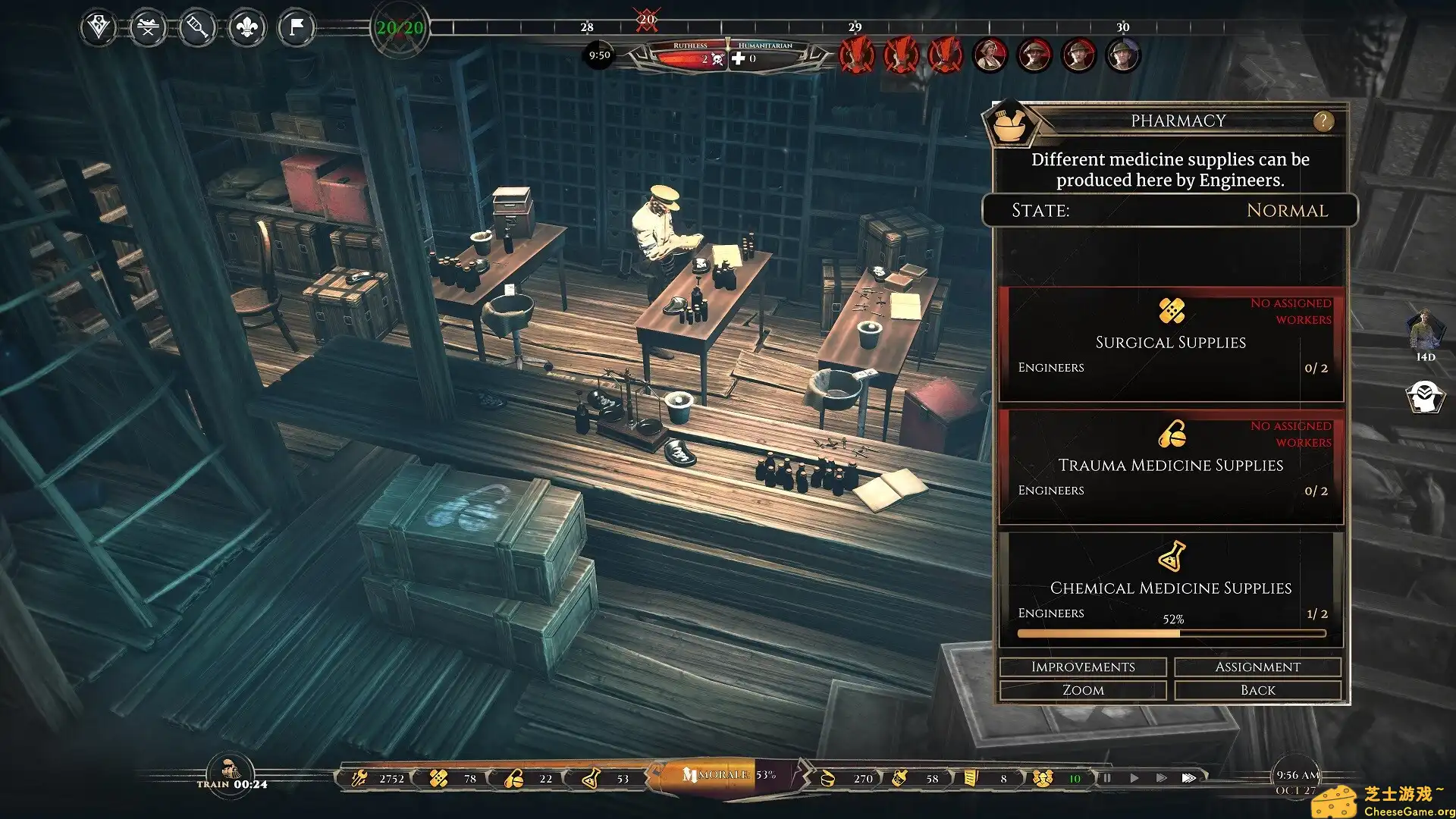Click the shield emblem icon at top left

[x=99, y=29]
